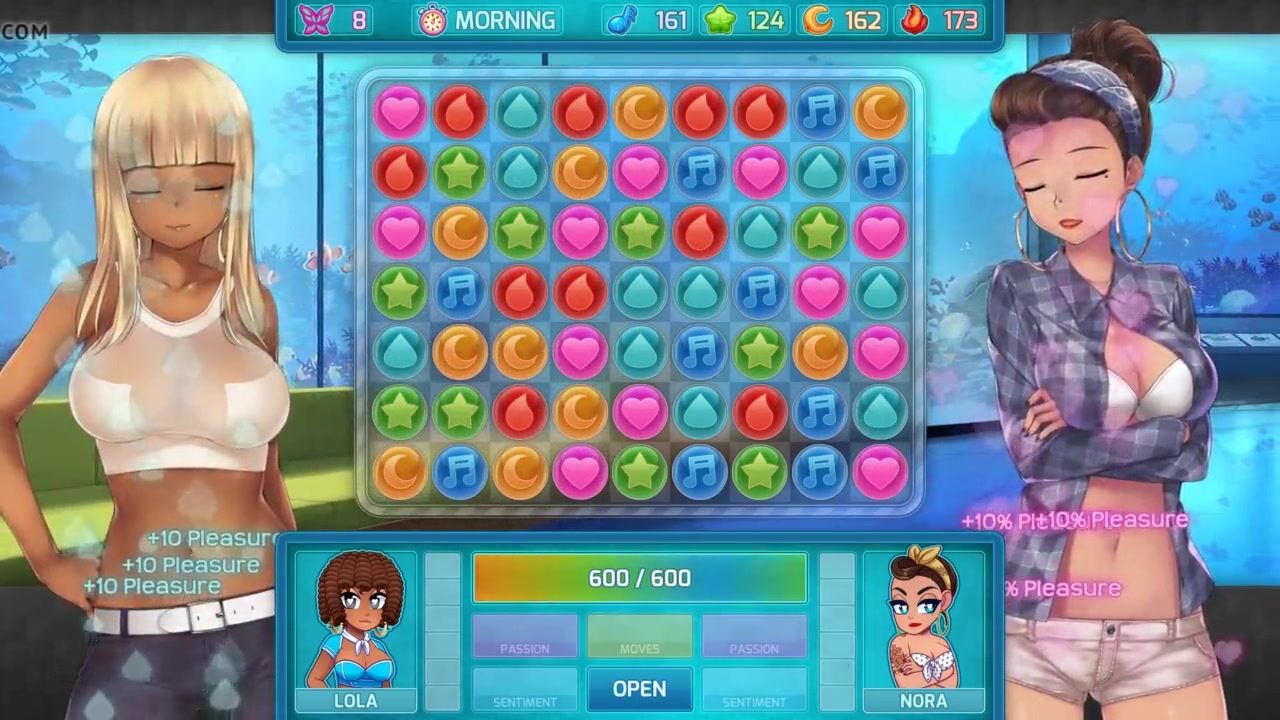The height and width of the screenshot is (720, 1280).
Task: Select the pink heart token in the board's top-left corner
Action: click(x=400, y=111)
